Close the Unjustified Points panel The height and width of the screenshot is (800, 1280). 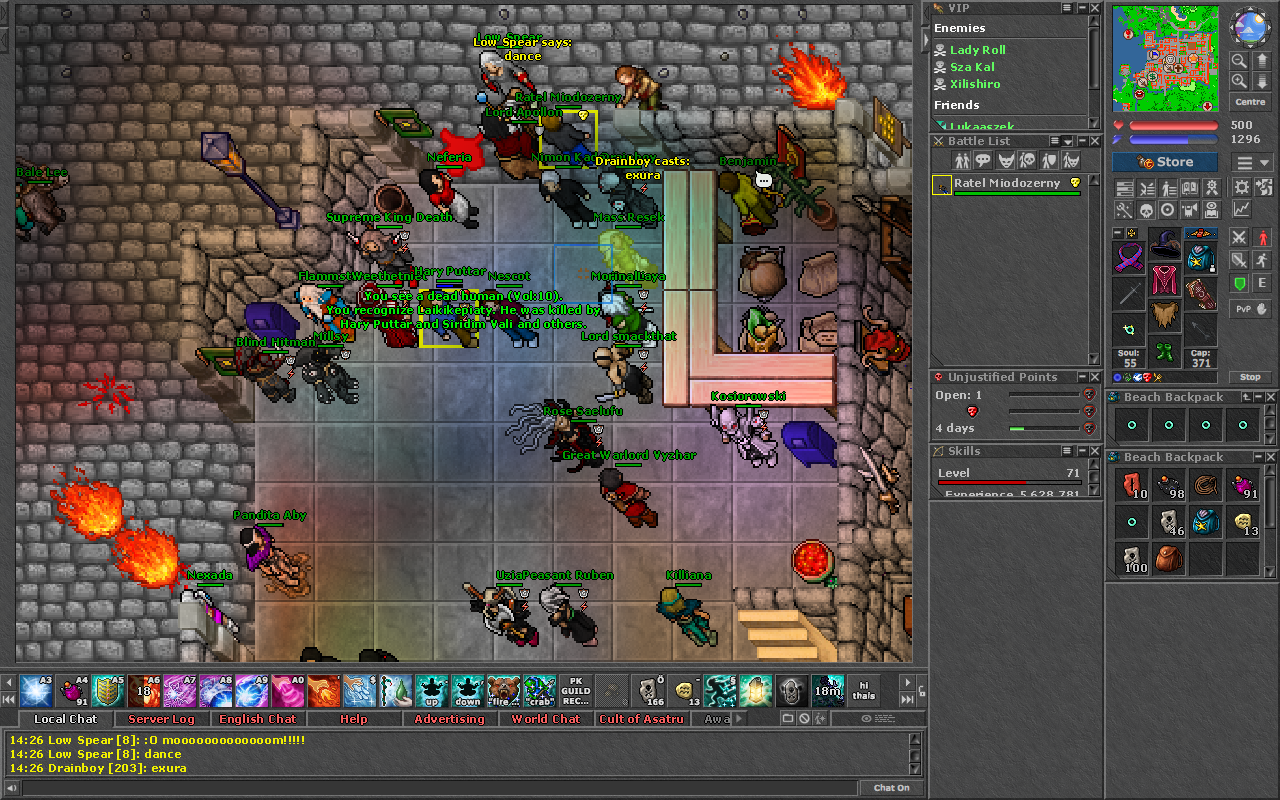tap(1095, 377)
